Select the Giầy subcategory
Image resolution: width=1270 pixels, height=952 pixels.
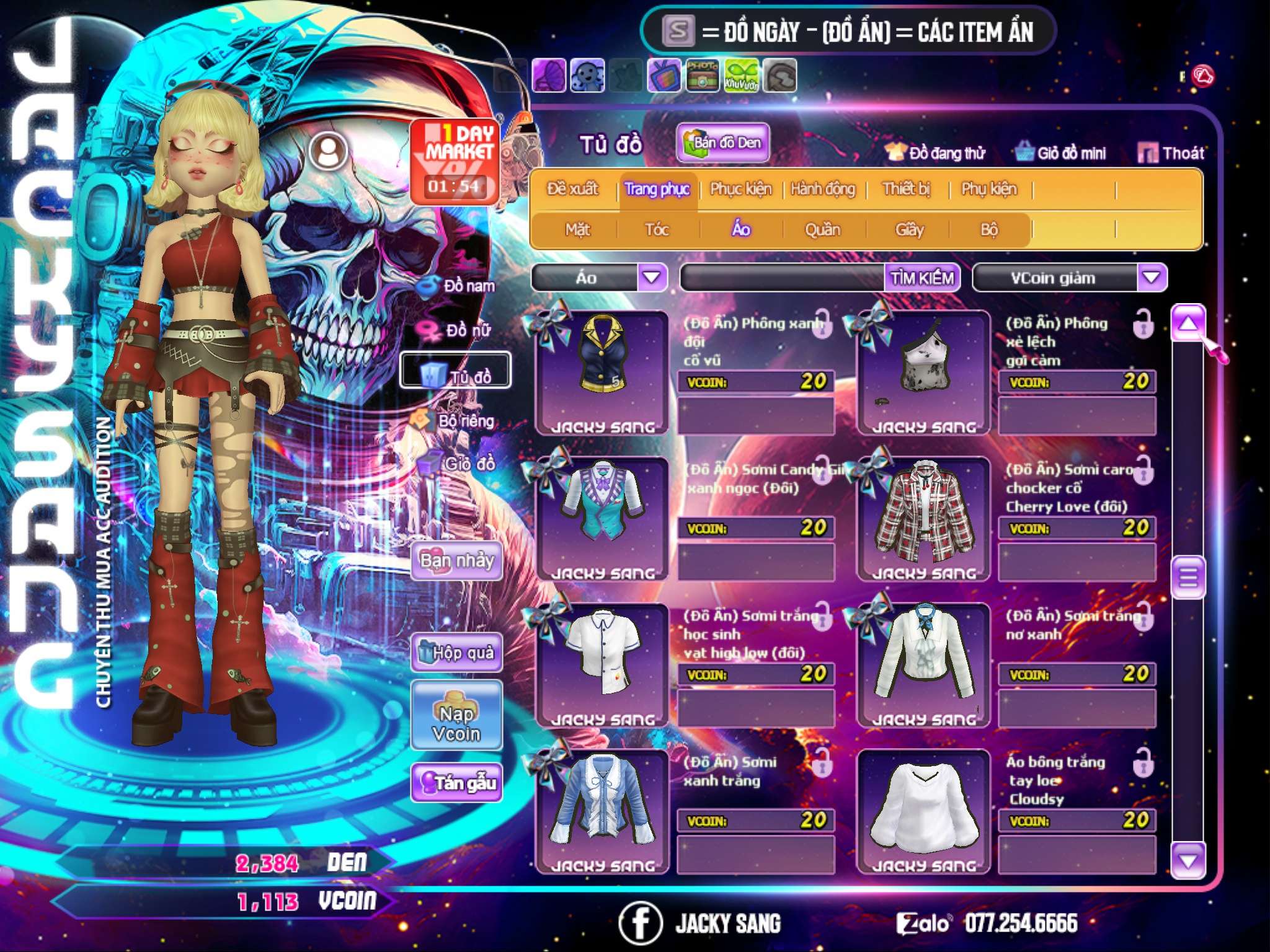click(x=909, y=230)
